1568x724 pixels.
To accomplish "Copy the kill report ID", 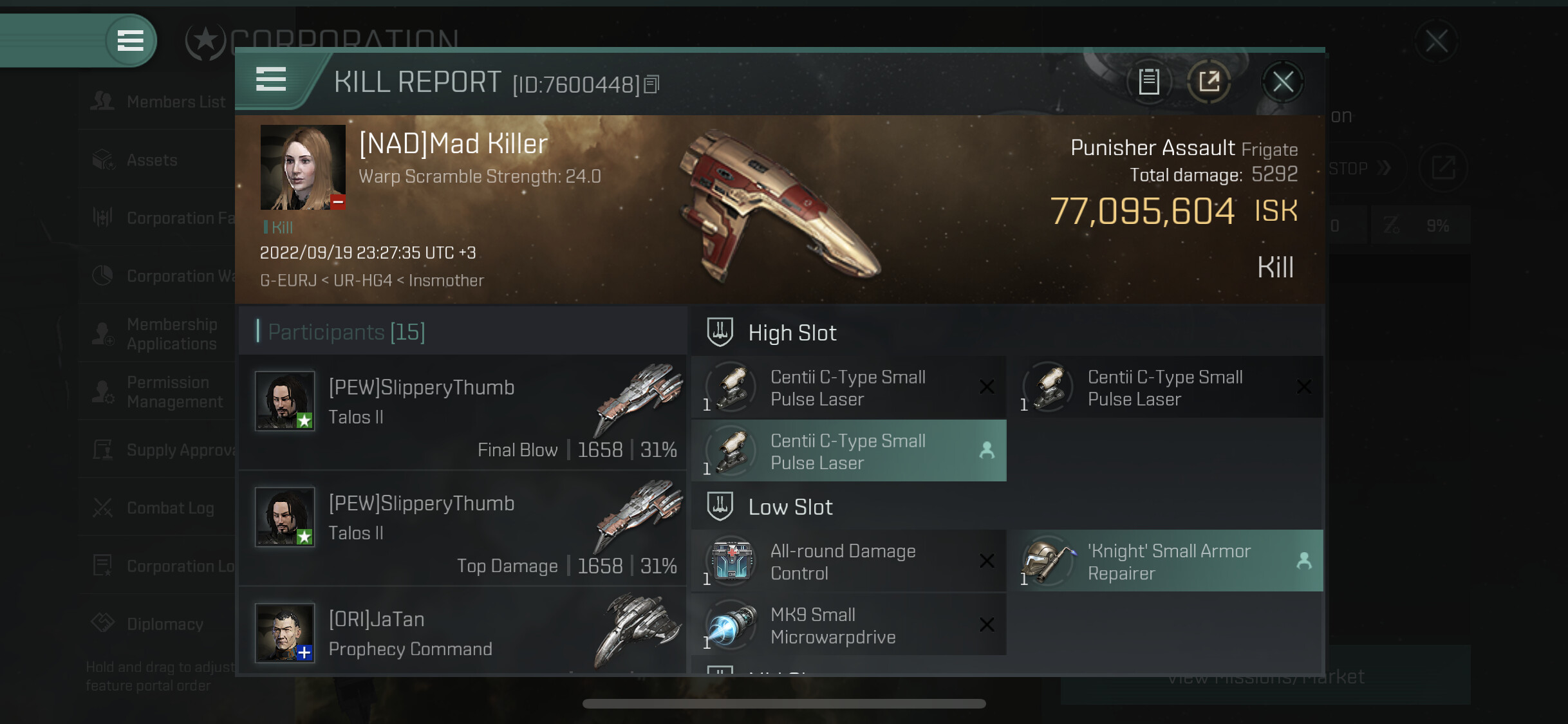I will 651,84.
